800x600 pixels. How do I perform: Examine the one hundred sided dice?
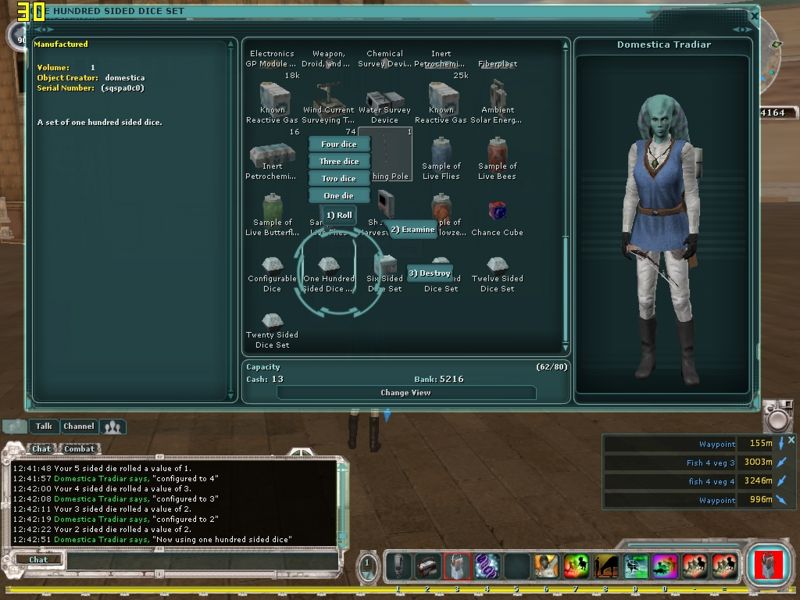pyautogui.click(x=412, y=229)
